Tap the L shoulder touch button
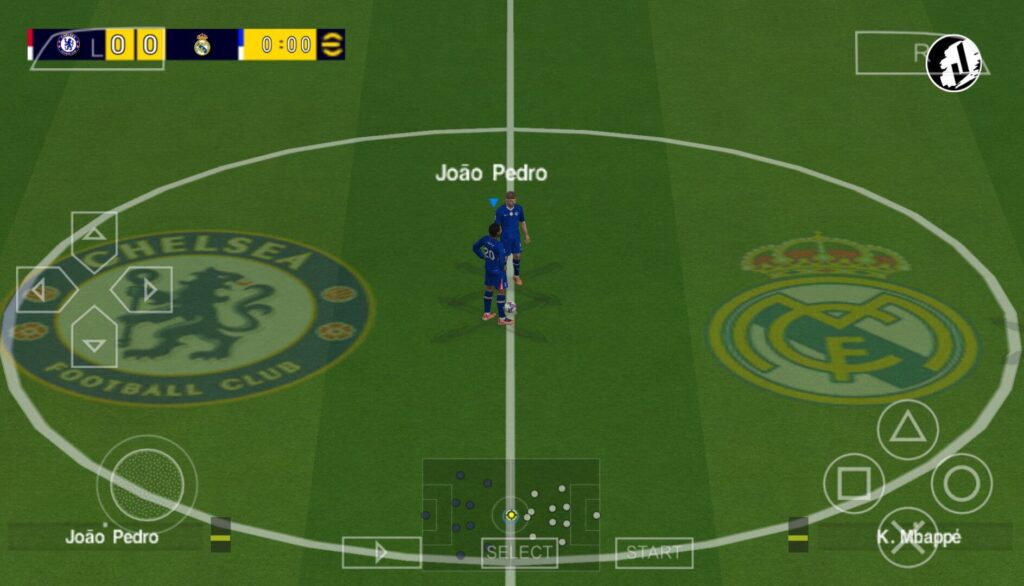 (x=96, y=47)
